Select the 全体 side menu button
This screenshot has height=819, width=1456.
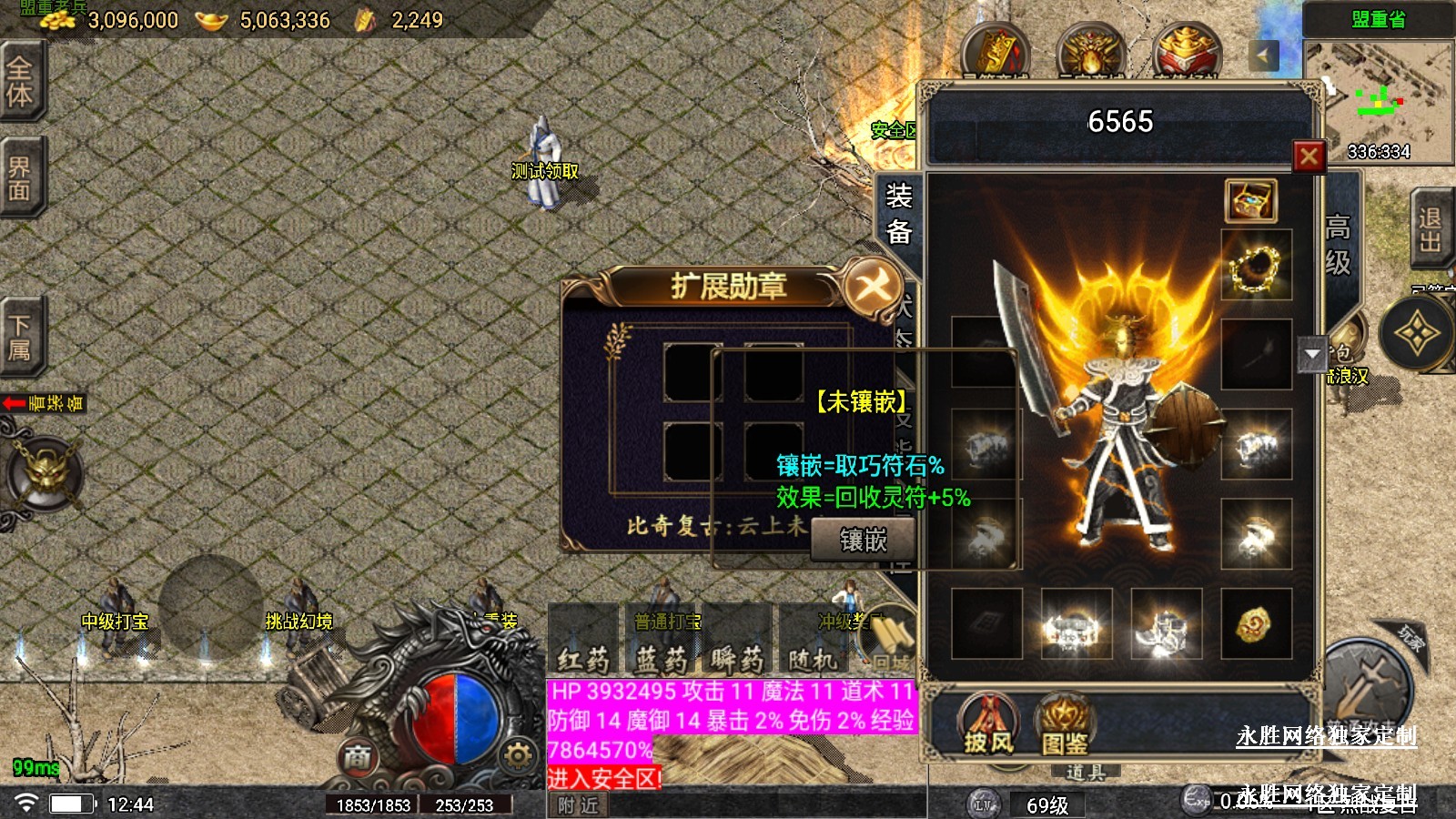[19, 80]
